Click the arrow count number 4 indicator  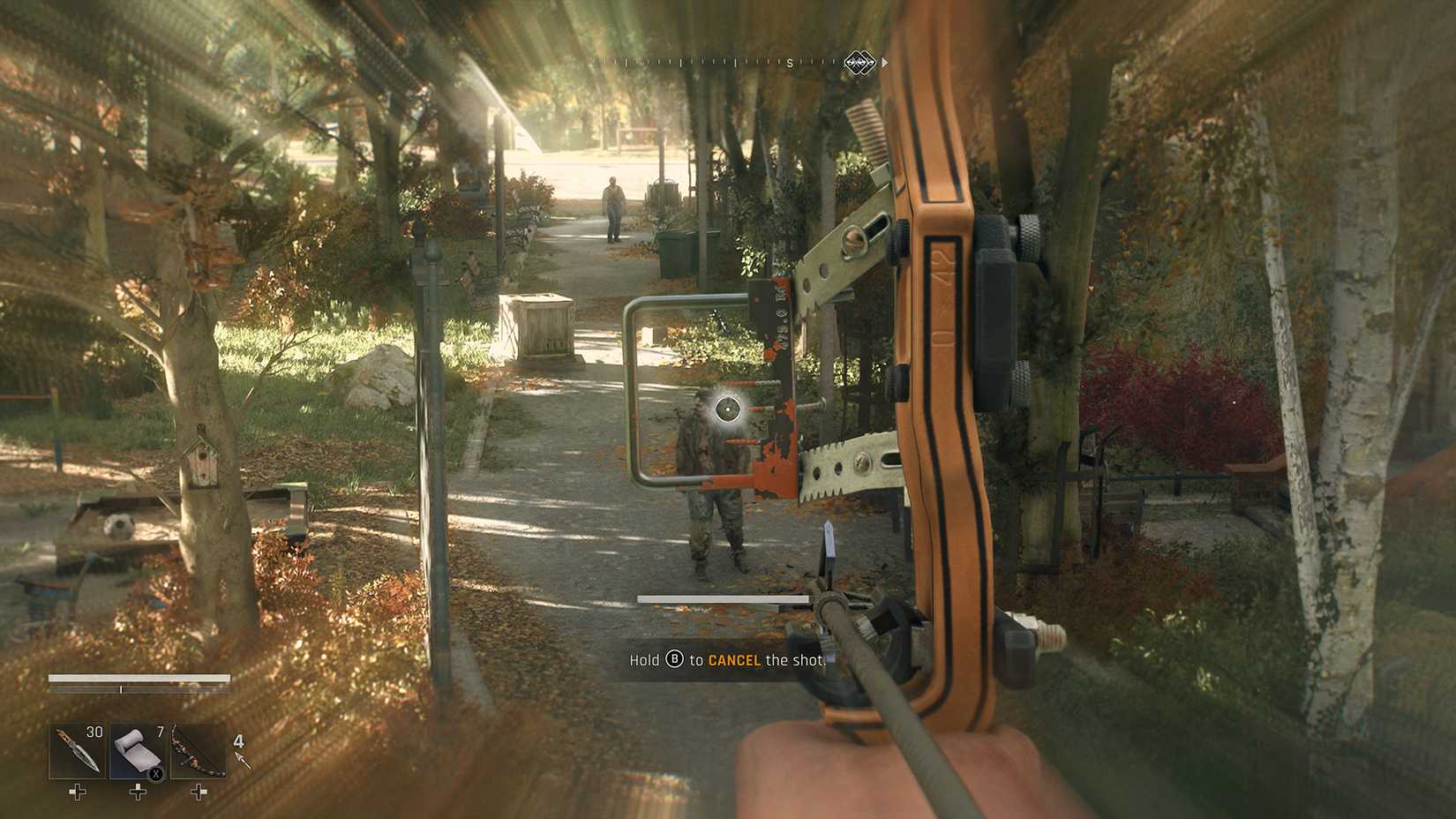[236, 740]
